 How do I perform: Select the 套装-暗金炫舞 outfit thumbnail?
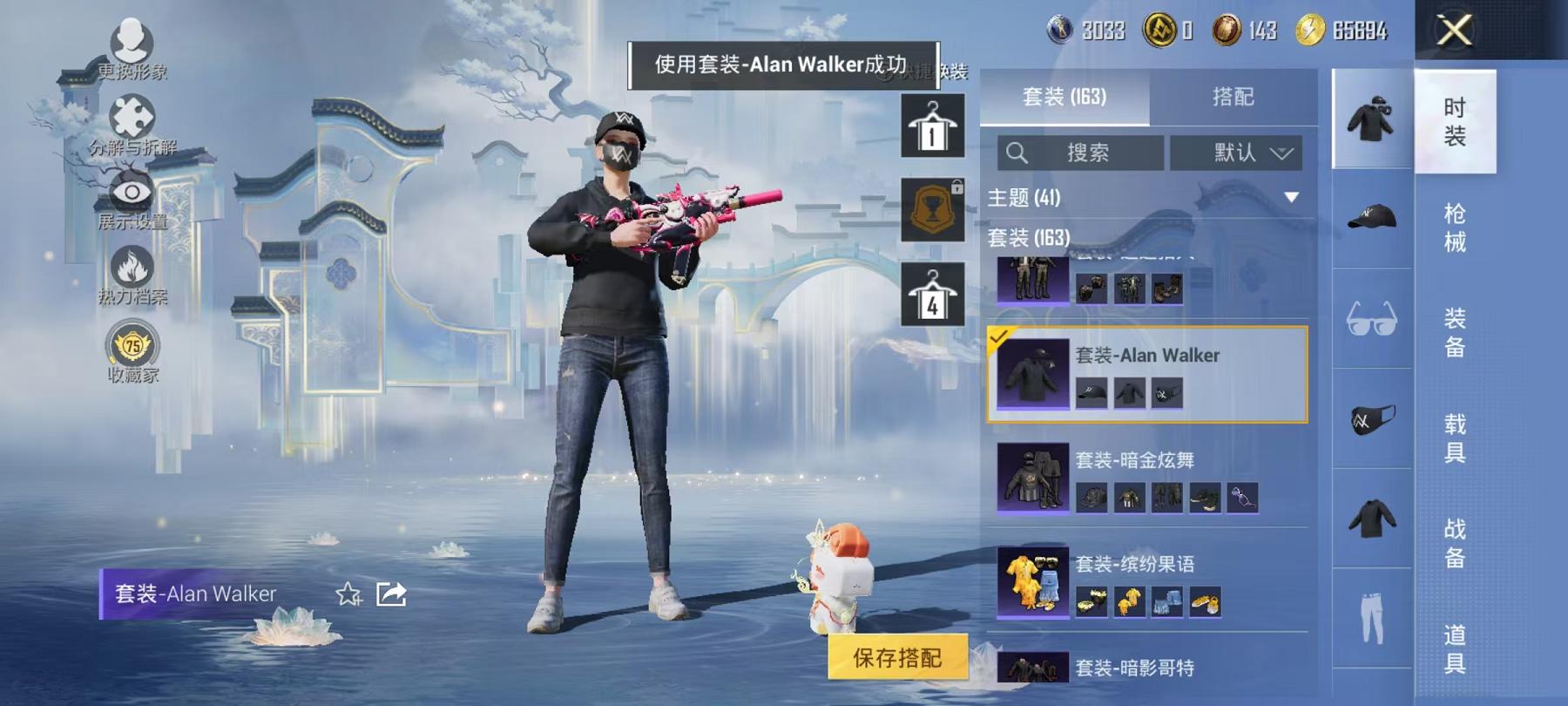coord(1031,478)
